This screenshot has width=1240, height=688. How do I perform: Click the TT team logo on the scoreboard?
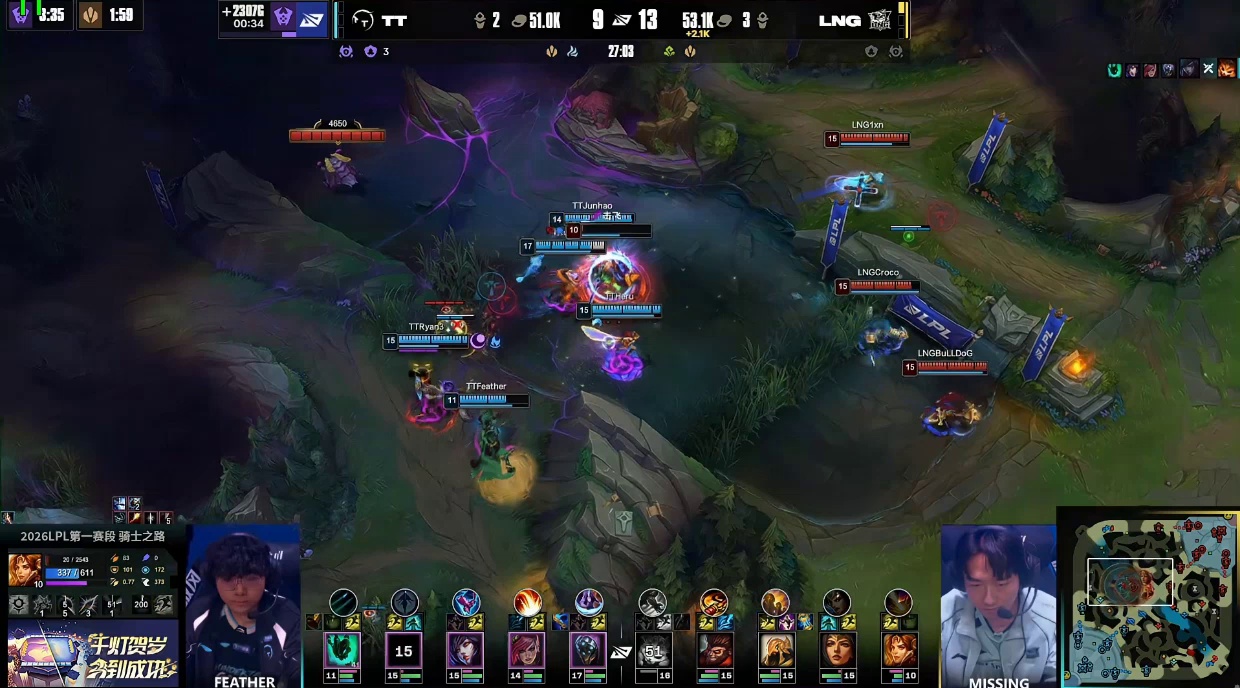363,20
